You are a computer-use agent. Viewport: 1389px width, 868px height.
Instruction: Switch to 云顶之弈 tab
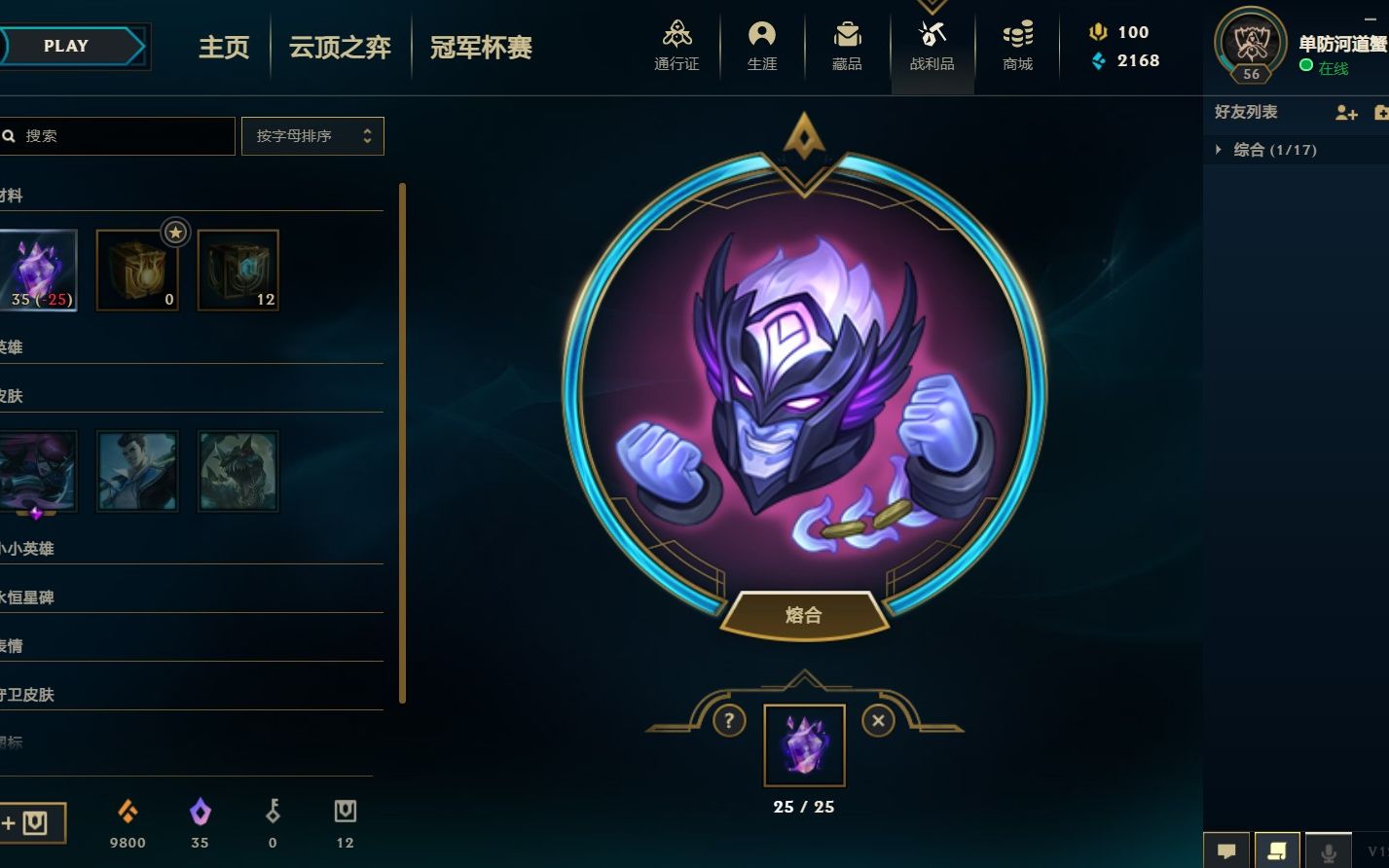340,48
